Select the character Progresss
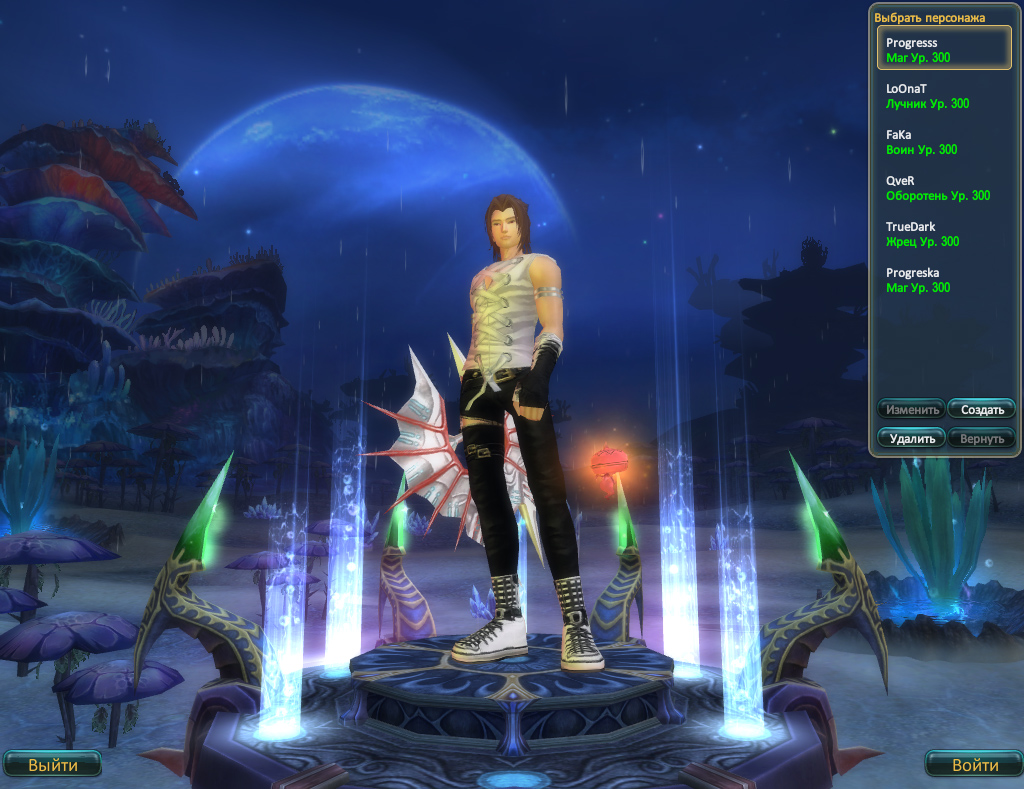Viewport: 1024px width, 789px height. point(944,49)
